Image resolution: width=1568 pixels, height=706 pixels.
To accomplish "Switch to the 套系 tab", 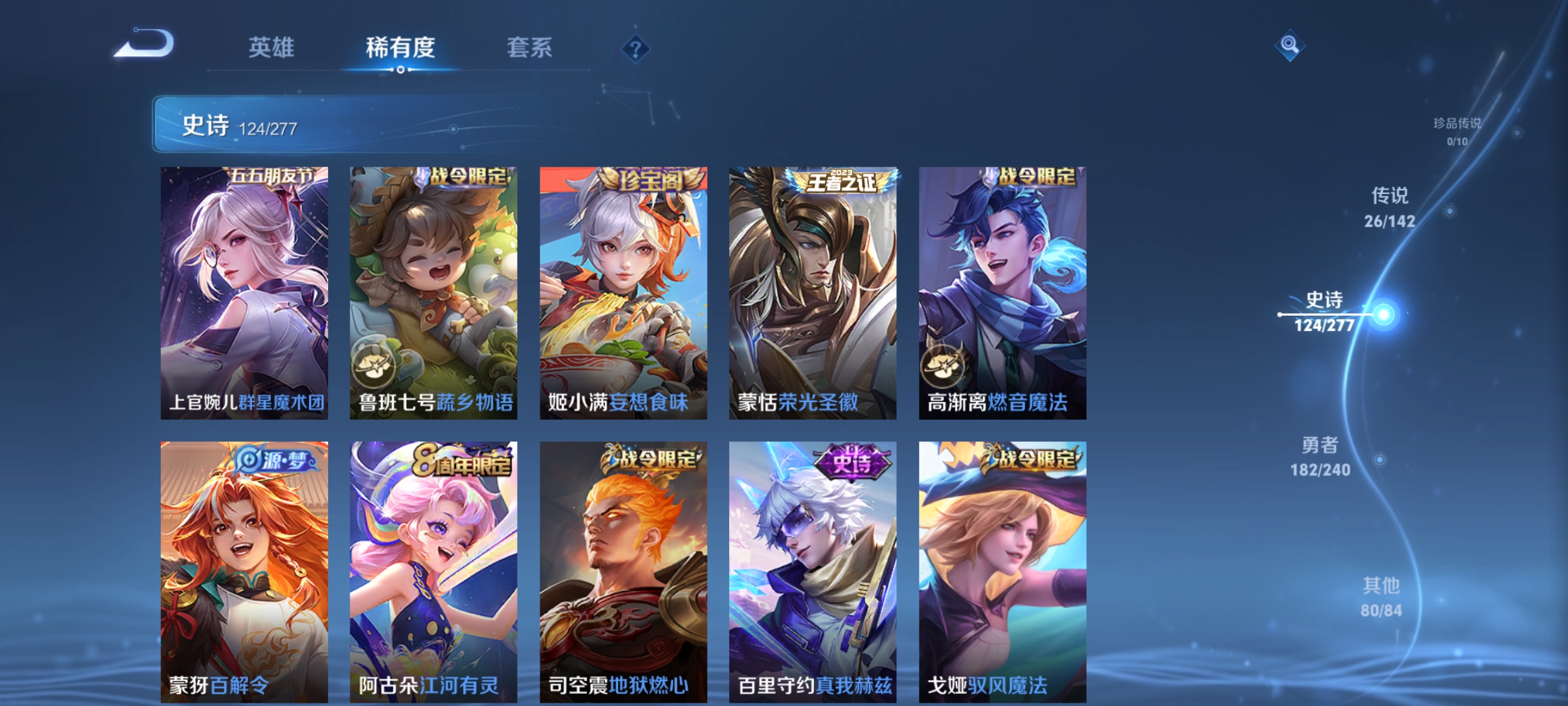I will pos(531,48).
